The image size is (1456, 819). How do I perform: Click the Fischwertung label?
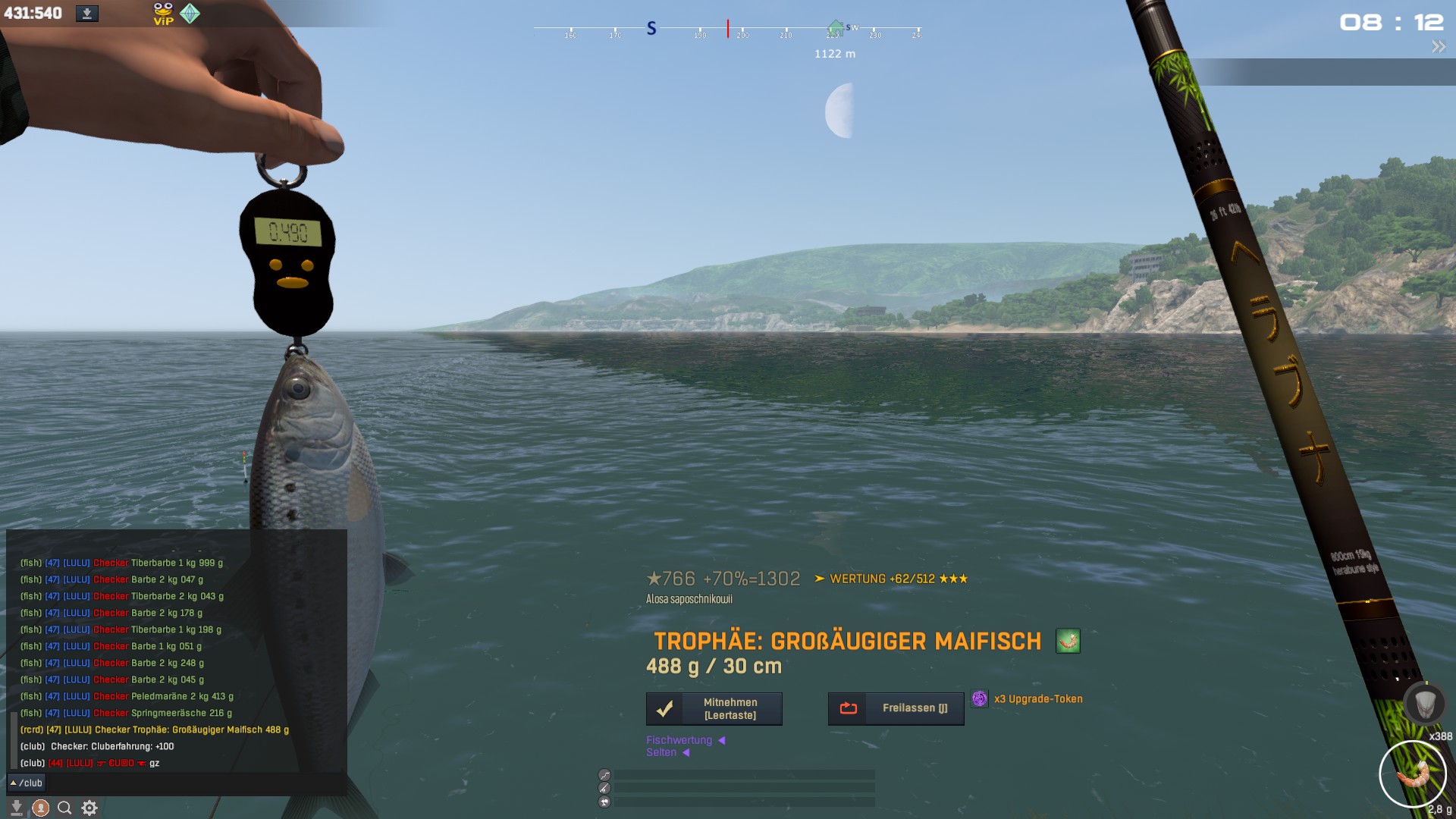679,740
